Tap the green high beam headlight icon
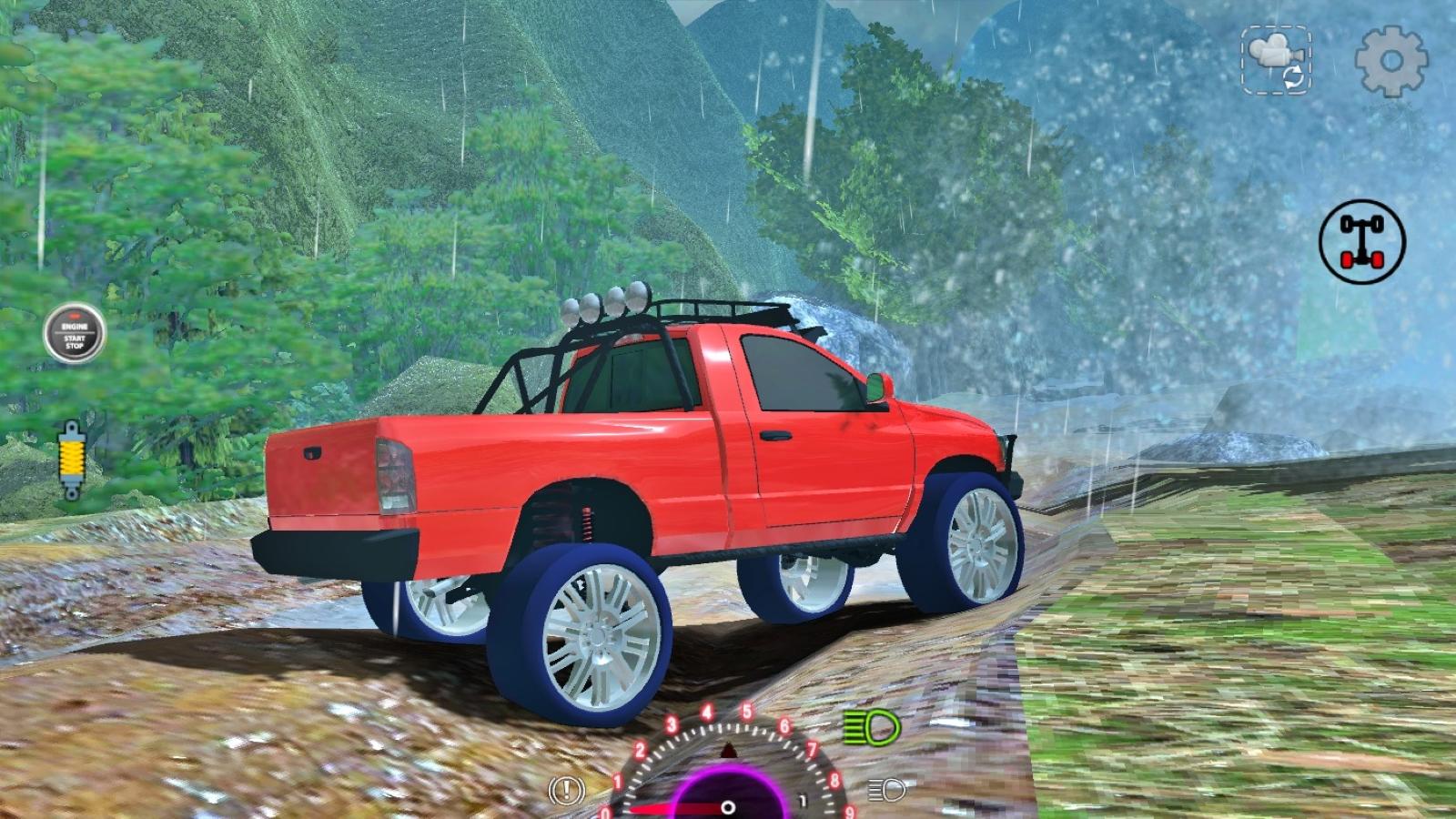1456x819 pixels. coord(874,725)
